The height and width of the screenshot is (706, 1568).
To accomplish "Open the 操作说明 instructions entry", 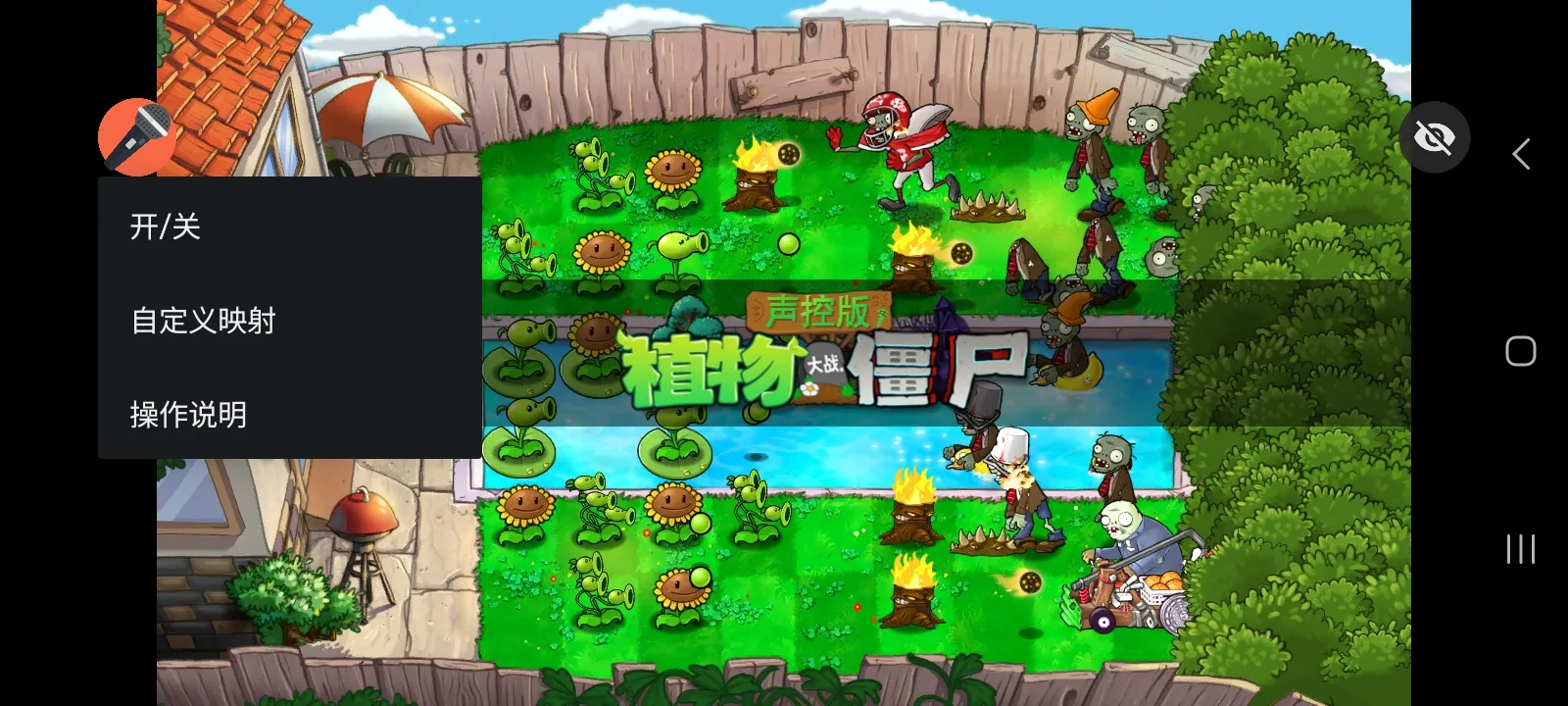I will click(187, 413).
